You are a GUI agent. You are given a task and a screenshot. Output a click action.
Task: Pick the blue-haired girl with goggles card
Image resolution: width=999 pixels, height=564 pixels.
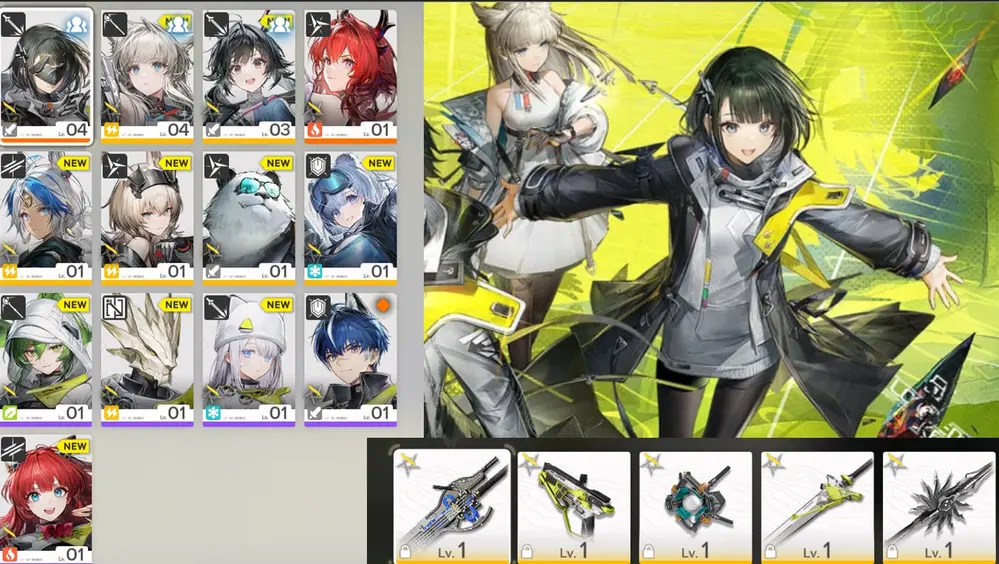[350, 217]
